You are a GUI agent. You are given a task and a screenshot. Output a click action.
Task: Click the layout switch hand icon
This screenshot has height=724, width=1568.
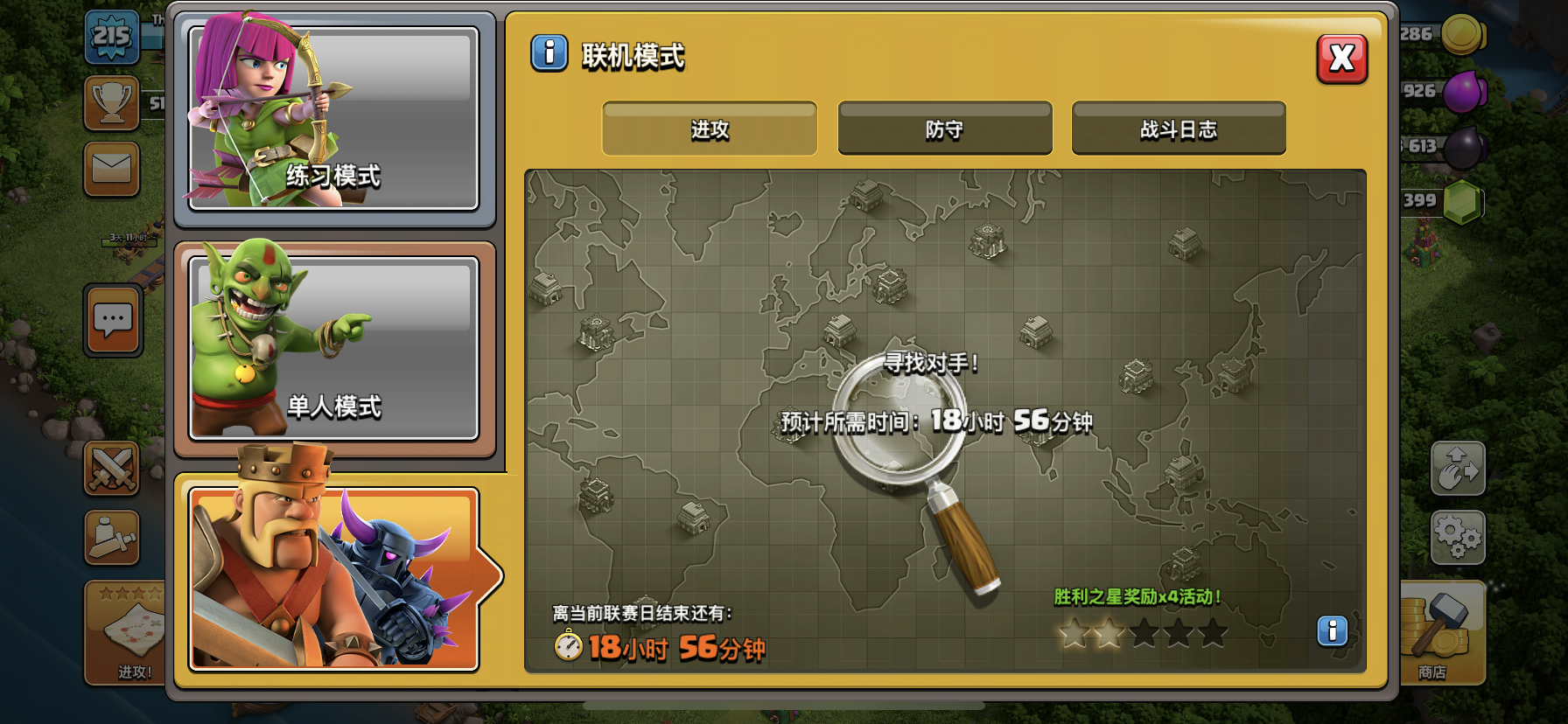[1457, 470]
